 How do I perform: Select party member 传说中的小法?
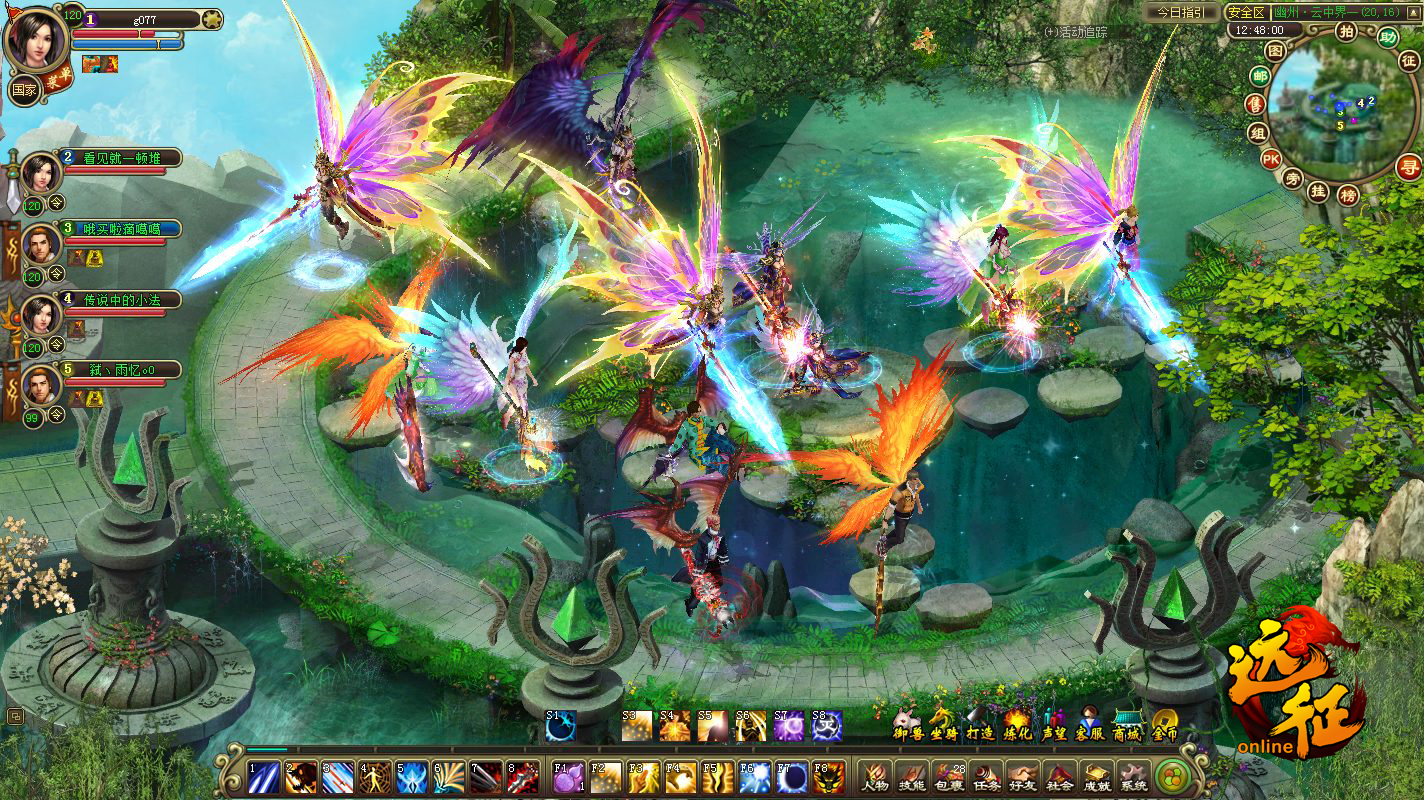[118, 299]
